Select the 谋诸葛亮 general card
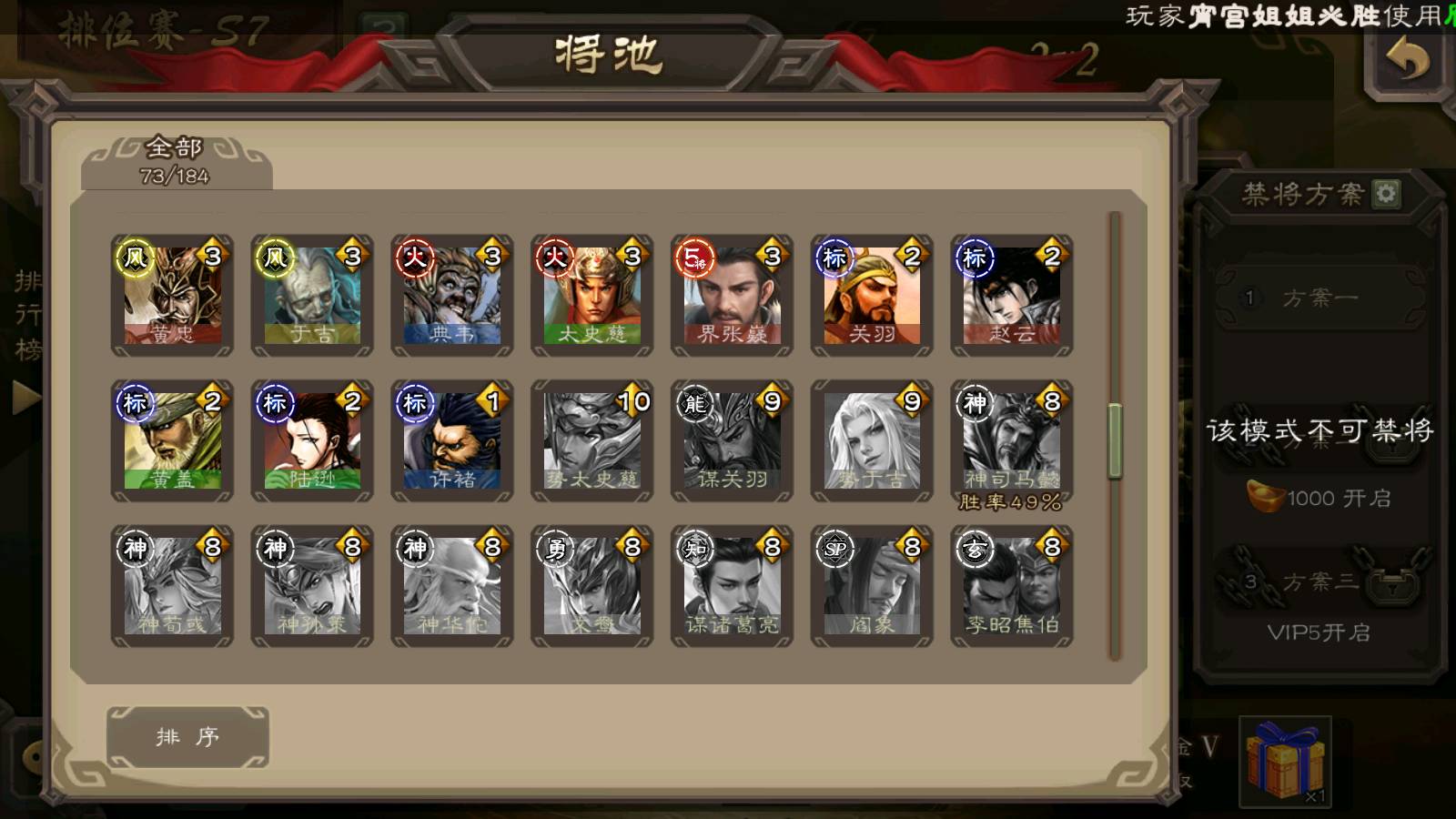Screen dimensions: 1456x819 coord(733,586)
